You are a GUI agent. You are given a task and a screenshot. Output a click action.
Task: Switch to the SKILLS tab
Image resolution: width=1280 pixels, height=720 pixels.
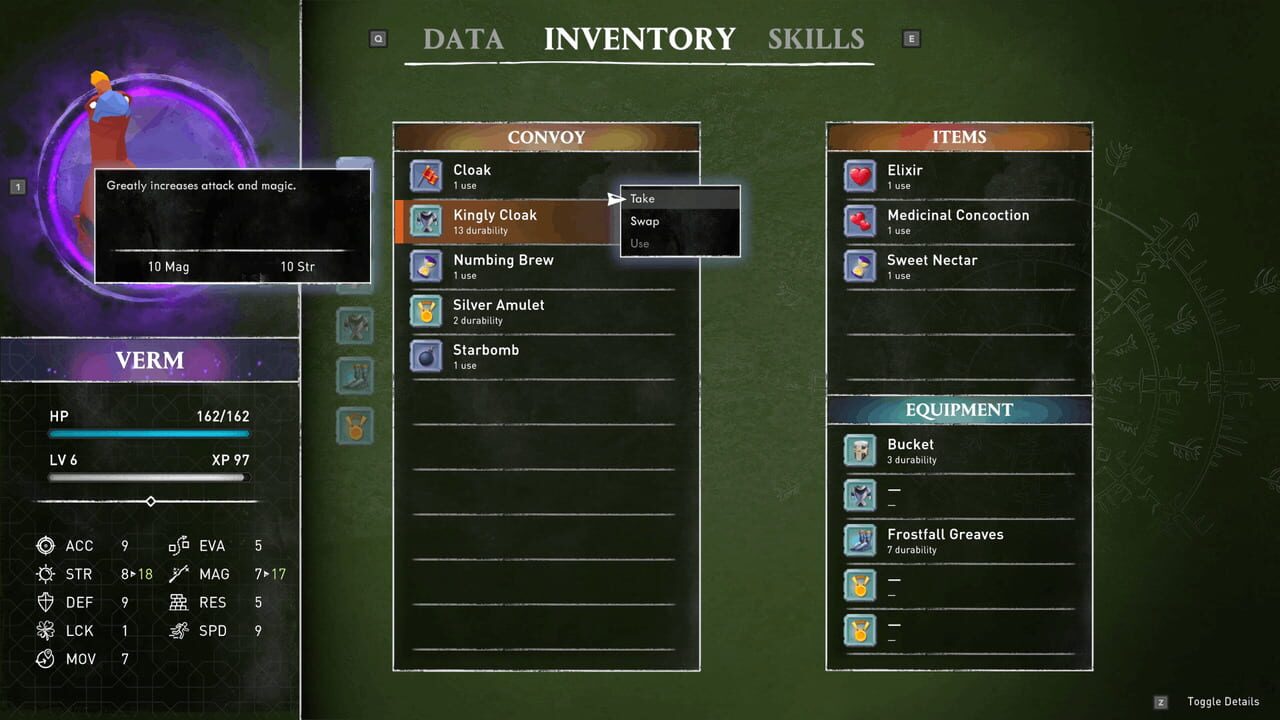816,39
